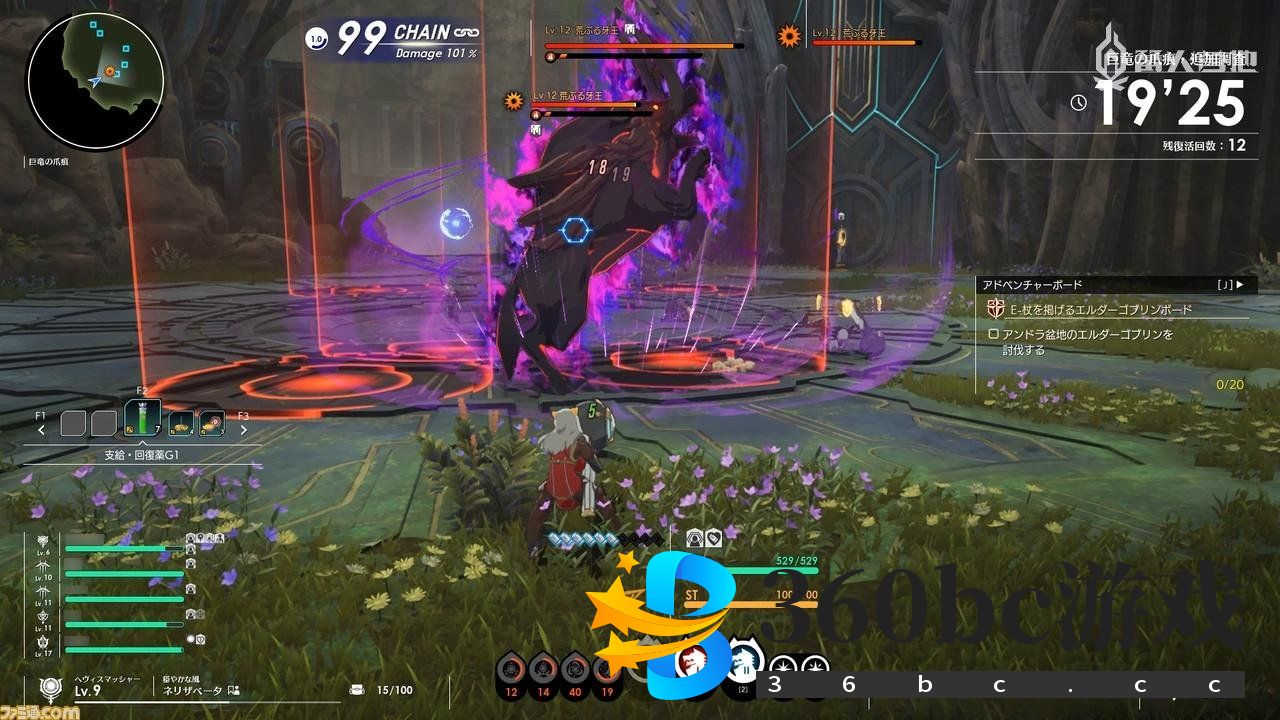Viewport: 1280px width, 720px height.
Task: Click the left arrow of the item hotbar
Action: point(42,430)
